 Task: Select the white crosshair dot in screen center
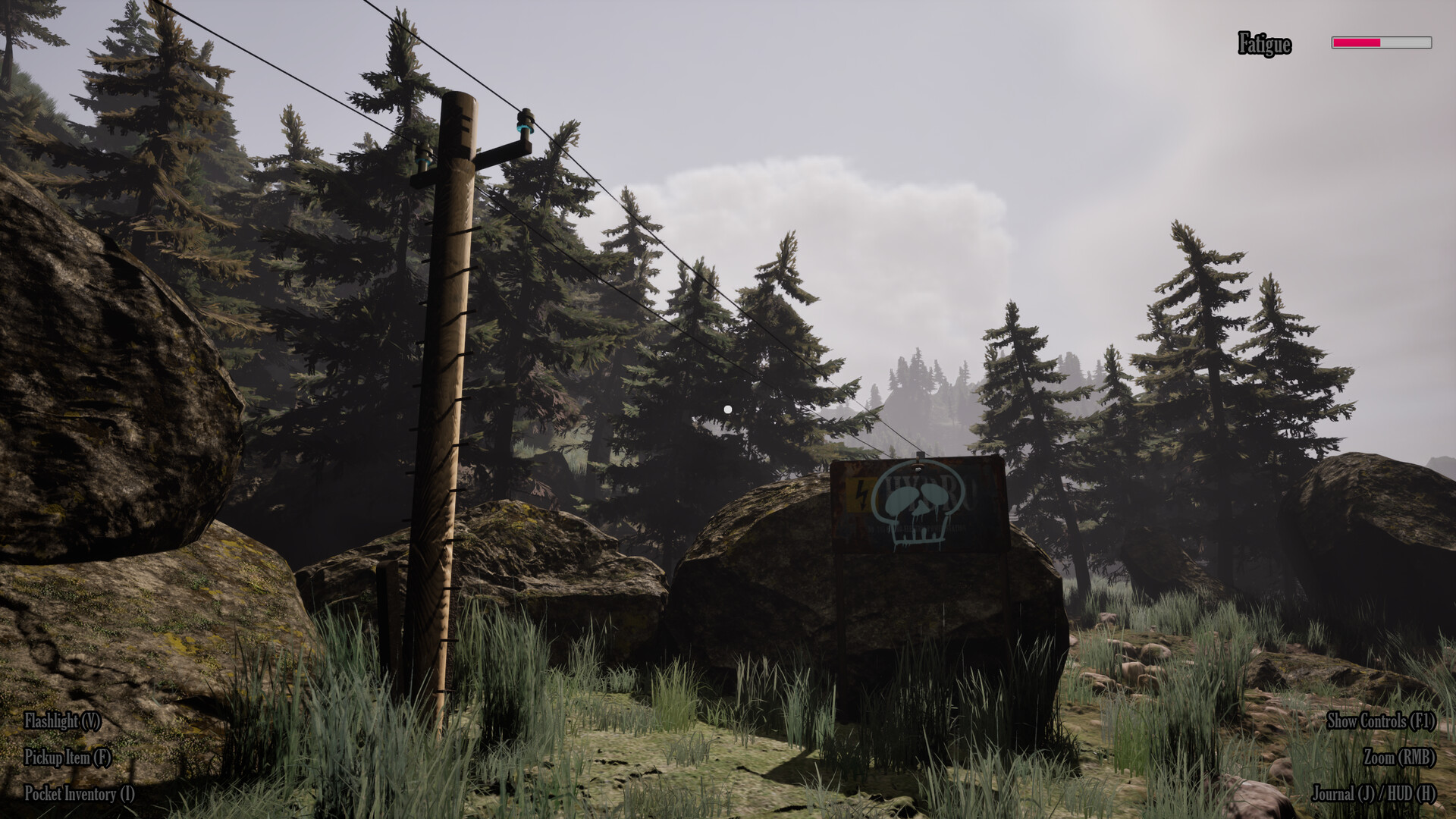point(728,408)
